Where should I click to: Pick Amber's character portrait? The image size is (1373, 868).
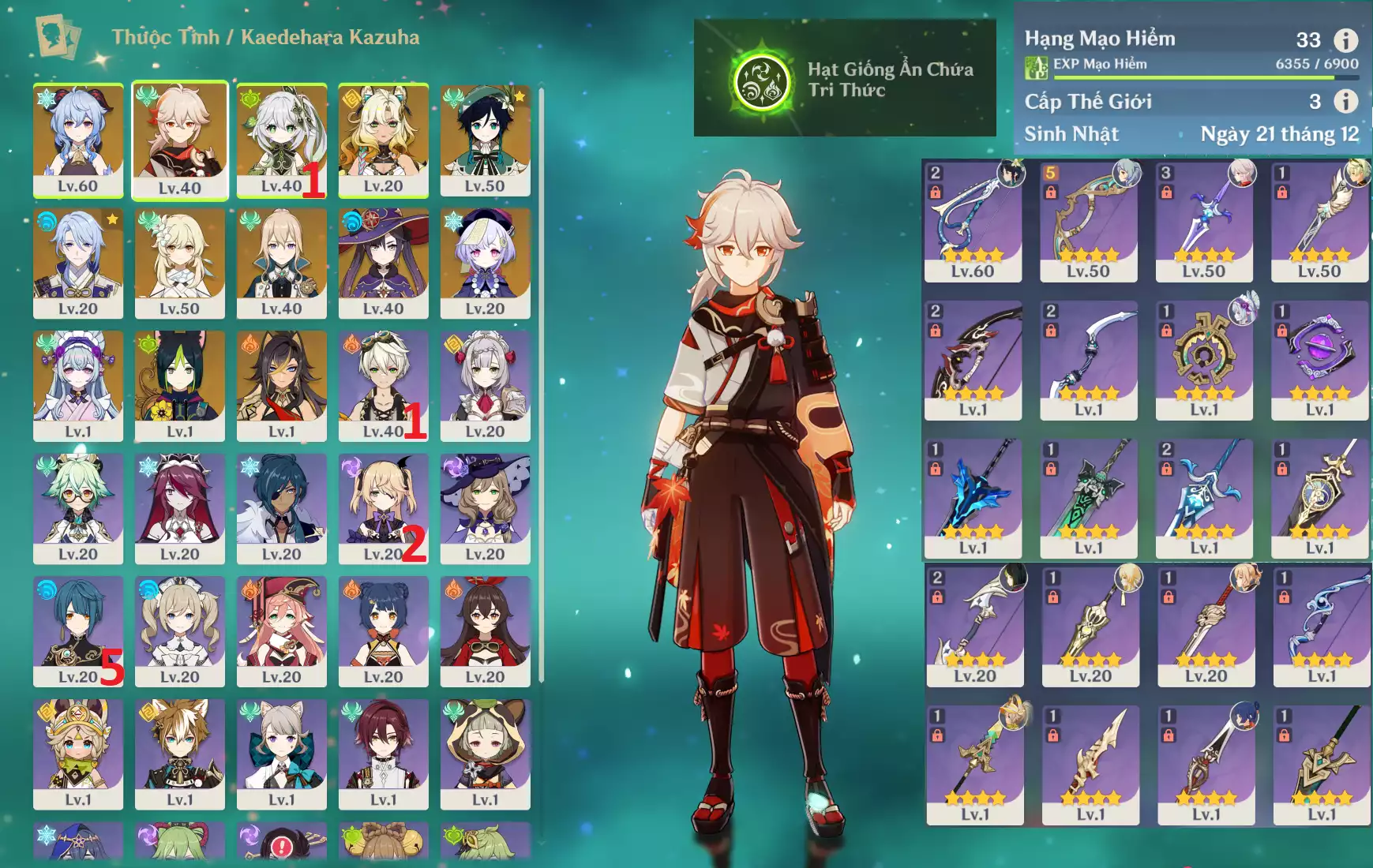pyautogui.click(x=485, y=630)
